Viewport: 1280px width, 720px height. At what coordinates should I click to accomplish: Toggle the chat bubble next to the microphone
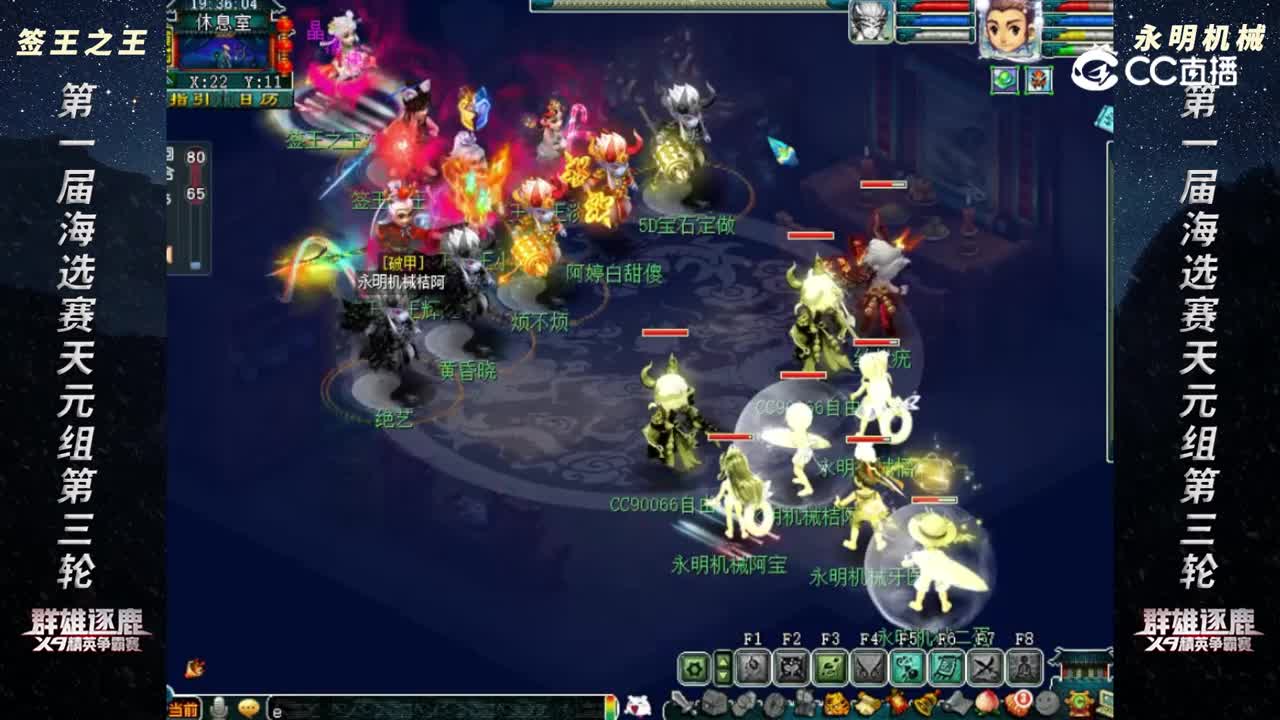coord(248,706)
